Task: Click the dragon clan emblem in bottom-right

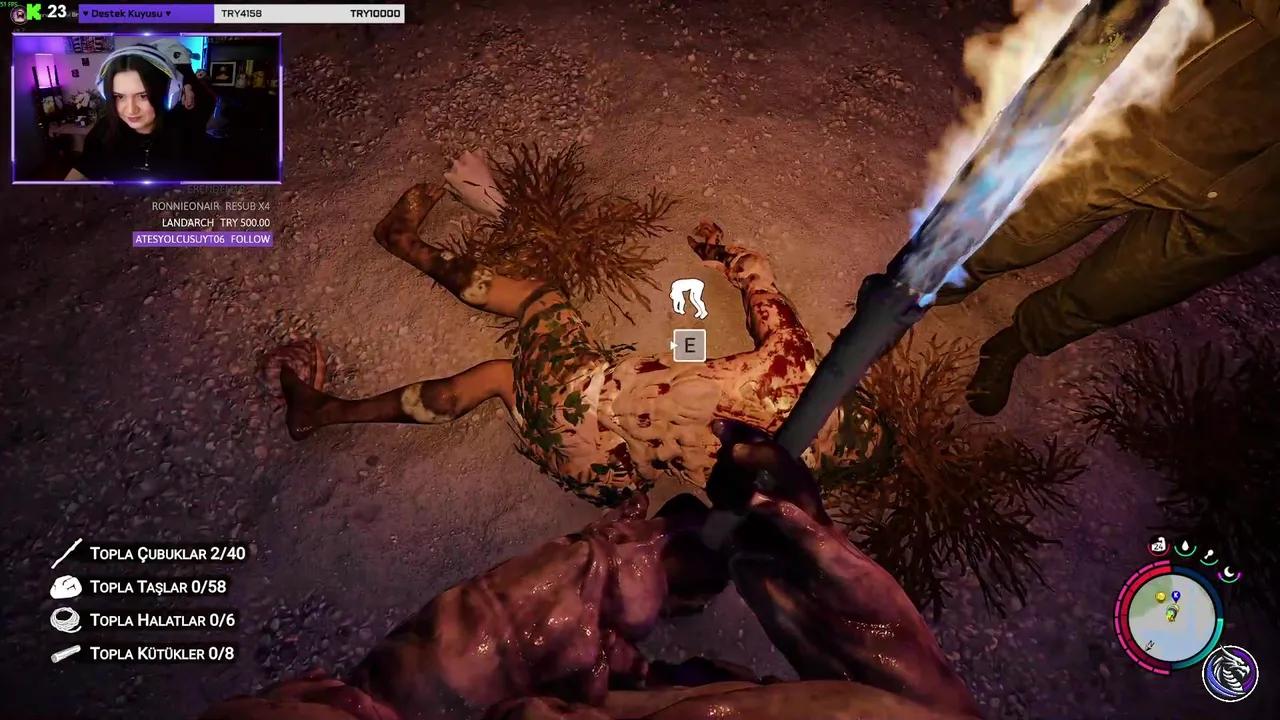Action: 1230,673
